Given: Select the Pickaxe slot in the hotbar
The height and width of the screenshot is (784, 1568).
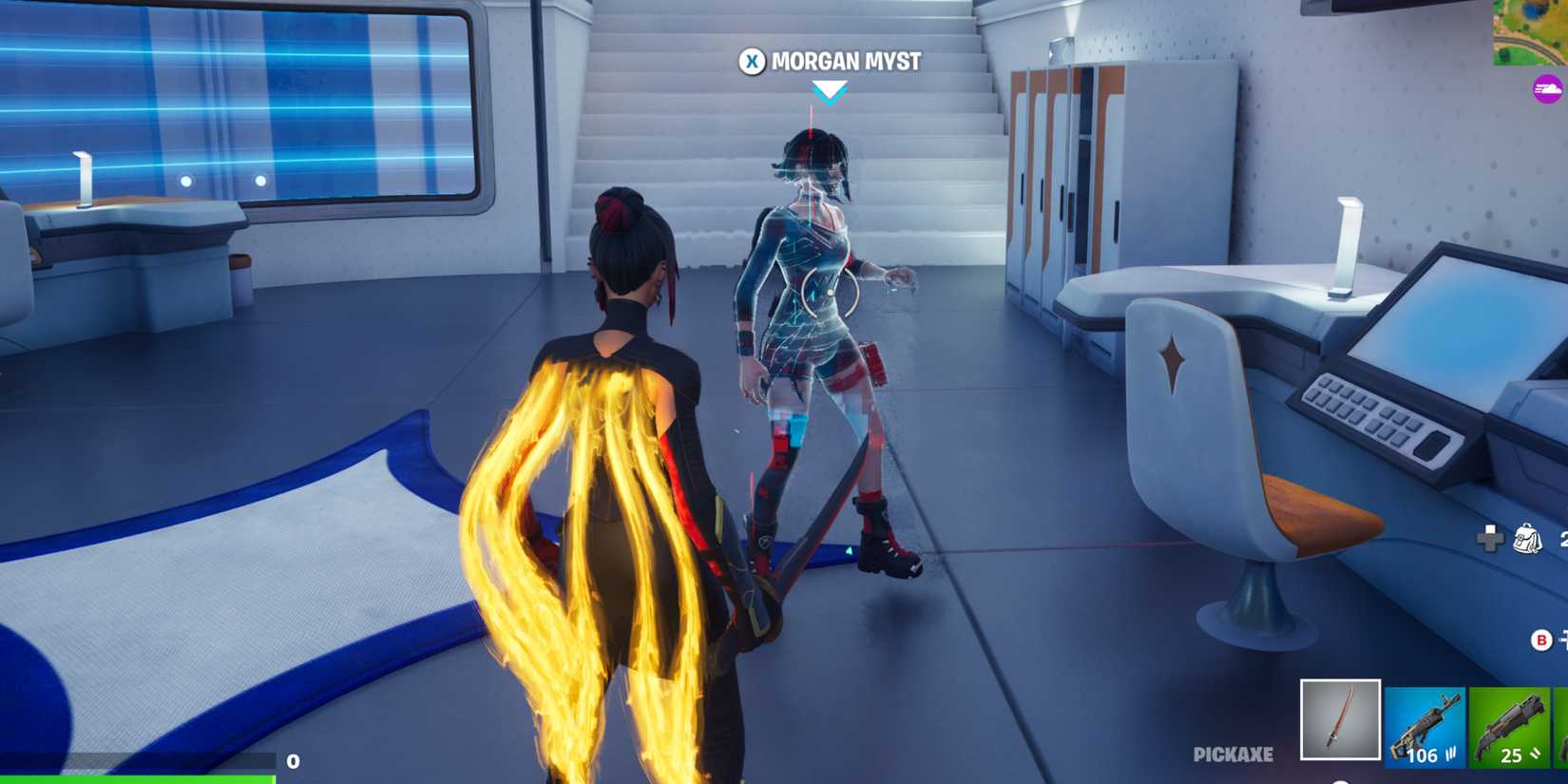Looking at the screenshot, I should click(1342, 719).
